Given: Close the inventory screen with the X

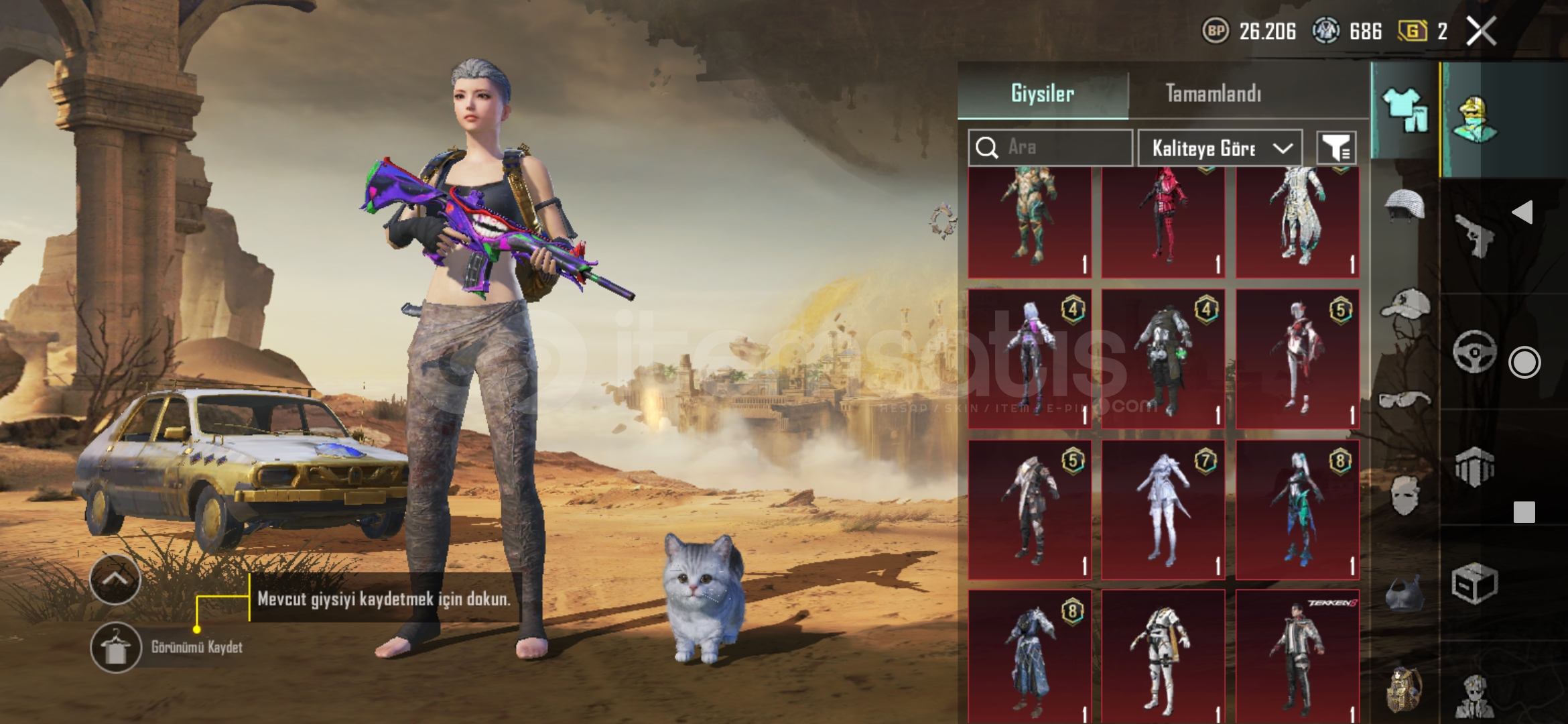Looking at the screenshot, I should [1481, 32].
